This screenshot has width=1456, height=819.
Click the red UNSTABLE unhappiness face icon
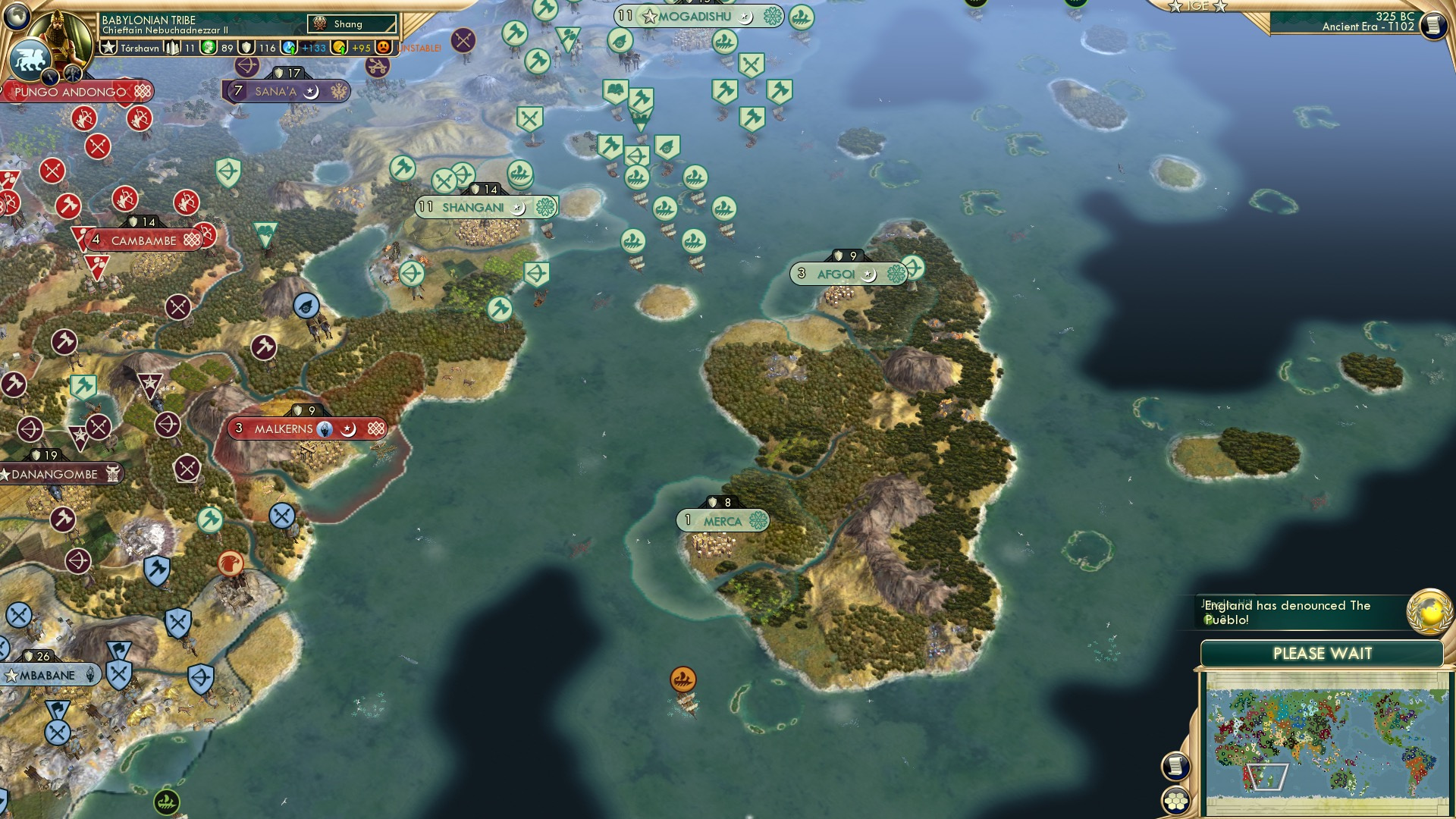(x=384, y=47)
